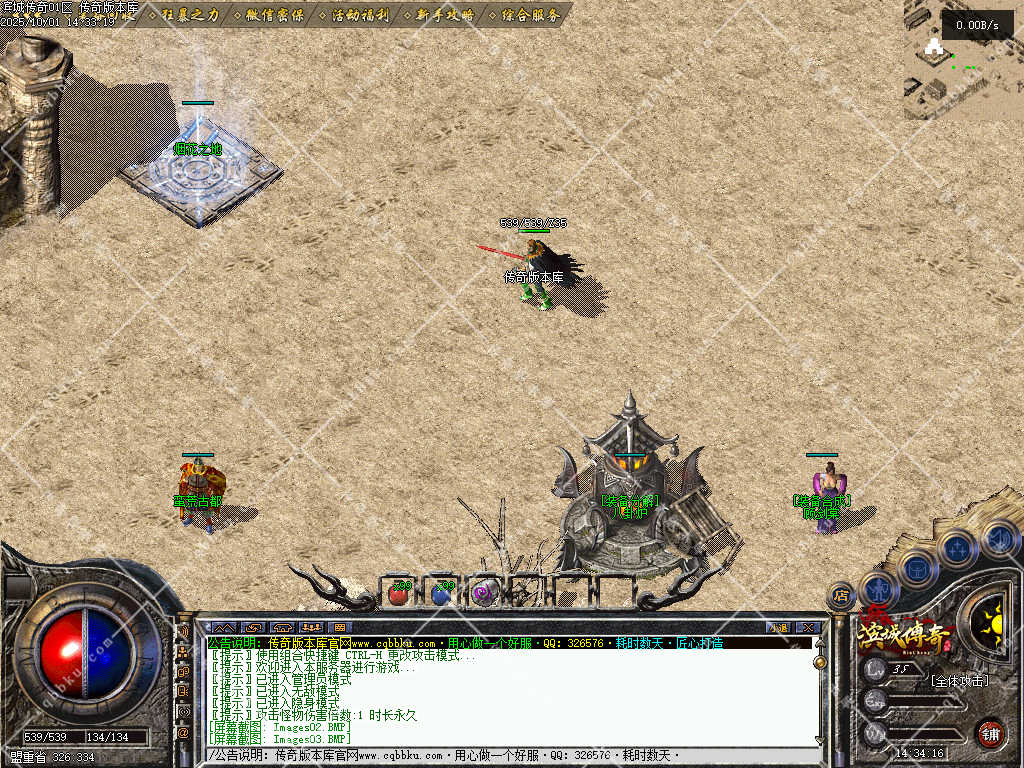The width and height of the screenshot is (1024, 768).
Task: Open the sparkle skills round button
Action: click(957, 549)
